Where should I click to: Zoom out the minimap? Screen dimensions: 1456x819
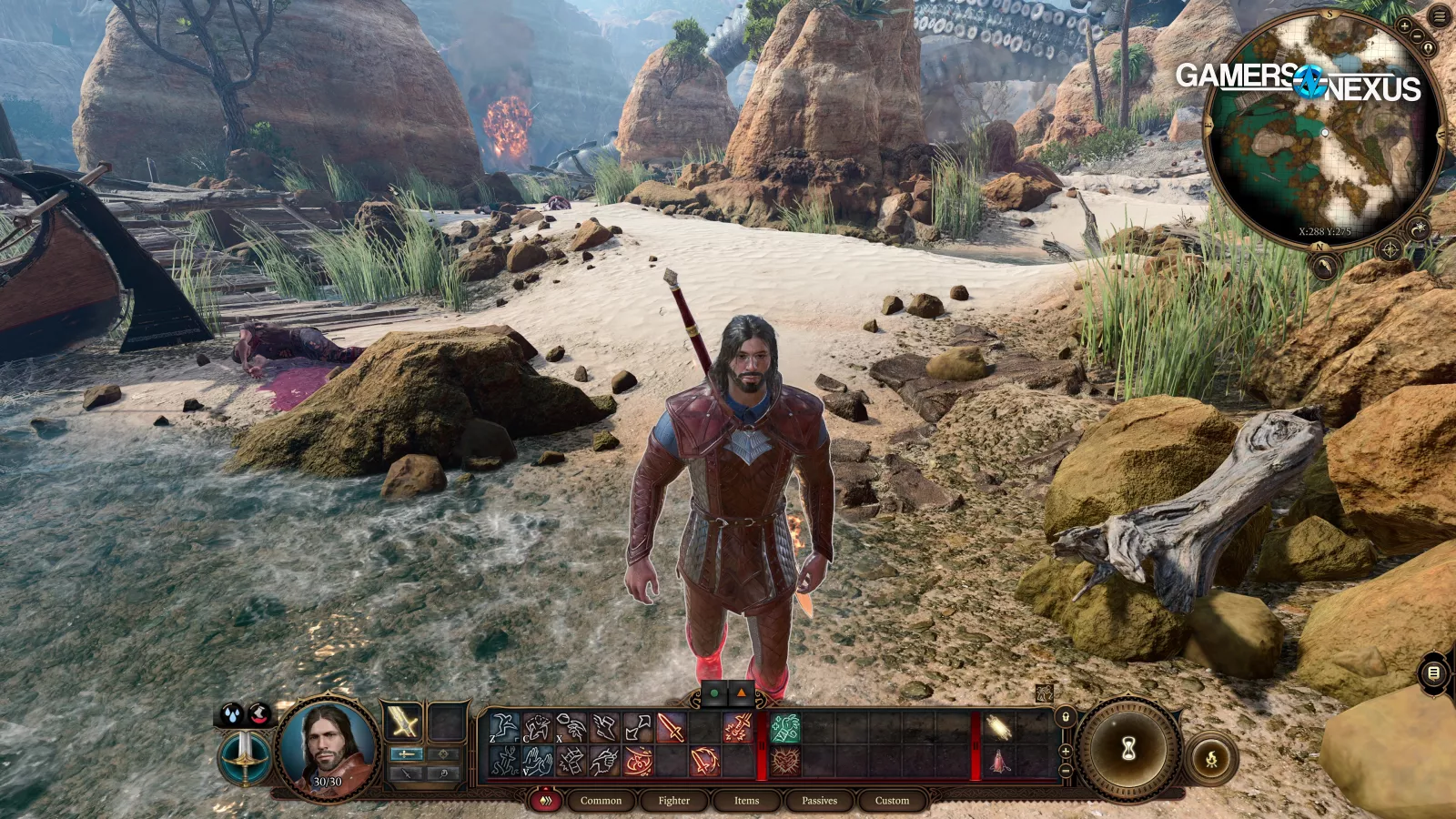tap(1417, 36)
